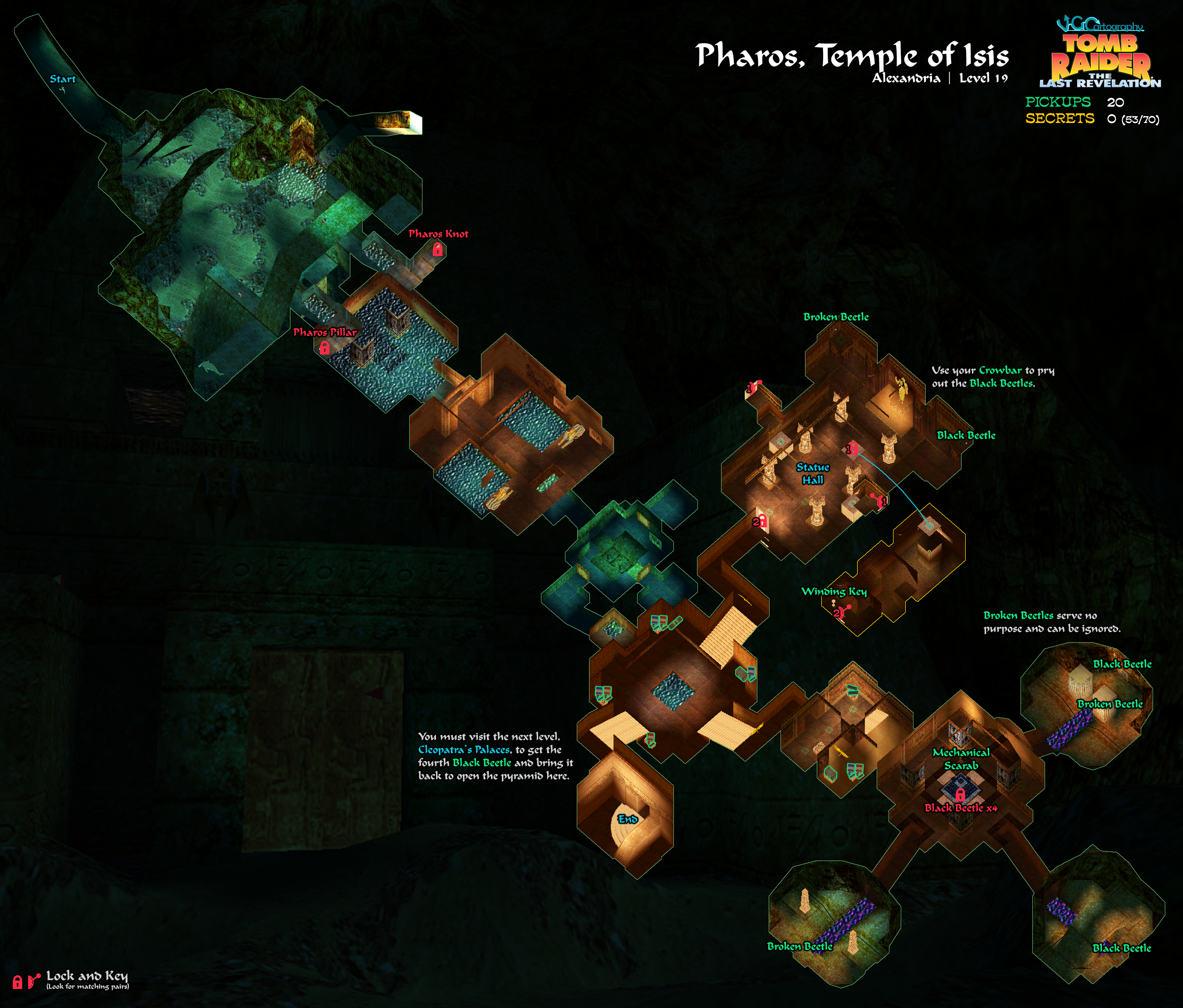Click the Start marker label
The height and width of the screenshot is (1008, 1183).
(x=62, y=79)
